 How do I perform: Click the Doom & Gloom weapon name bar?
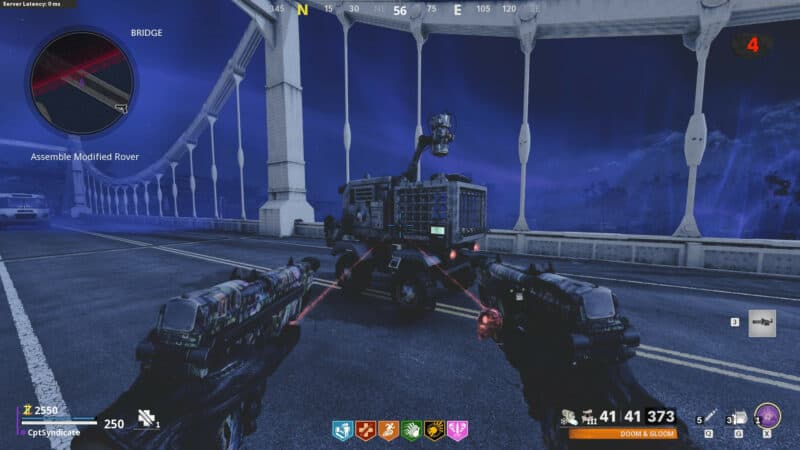tap(622, 434)
